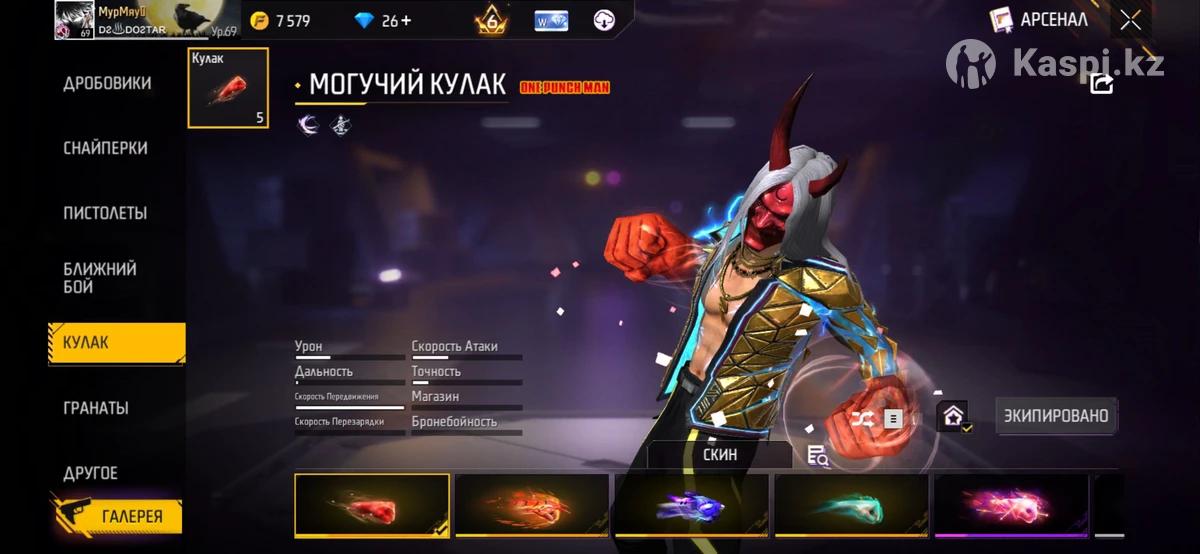Close the Арсенал screen with X
Screen dimensions: 1200x554
[x=1130, y=20]
